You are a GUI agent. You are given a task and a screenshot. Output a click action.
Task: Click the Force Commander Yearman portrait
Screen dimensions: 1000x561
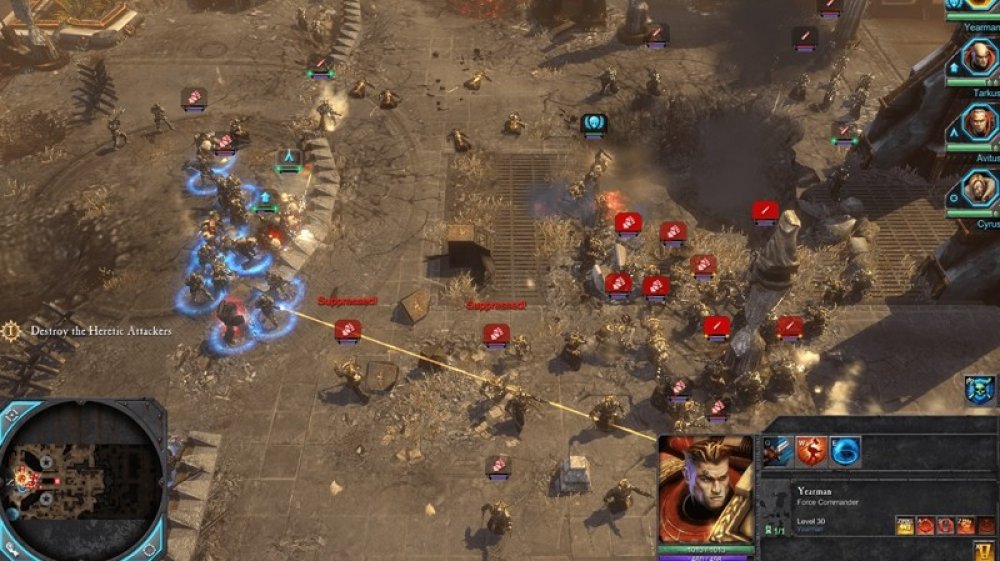coord(705,490)
